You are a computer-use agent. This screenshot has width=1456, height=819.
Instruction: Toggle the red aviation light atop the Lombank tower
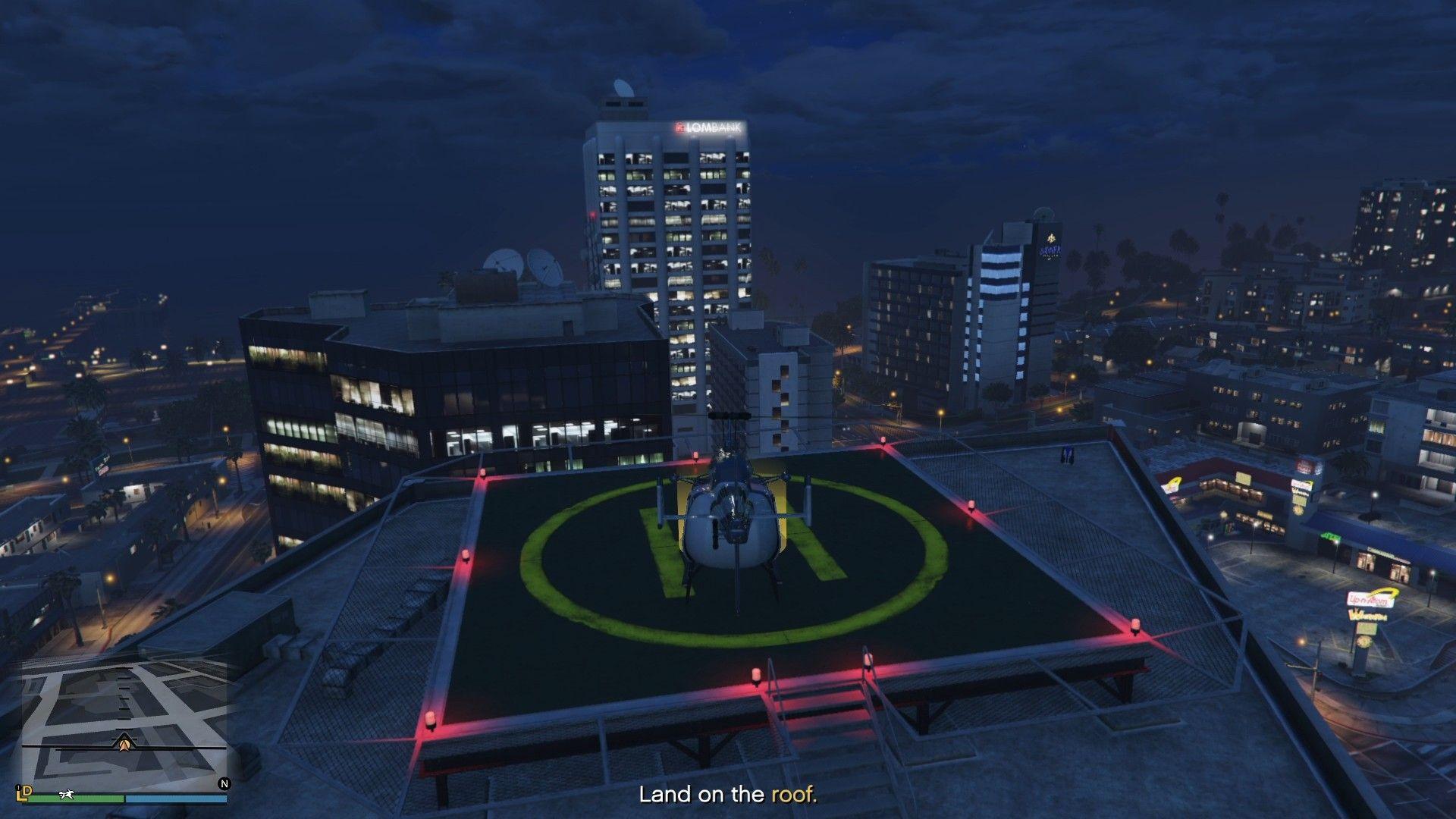tap(591, 215)
